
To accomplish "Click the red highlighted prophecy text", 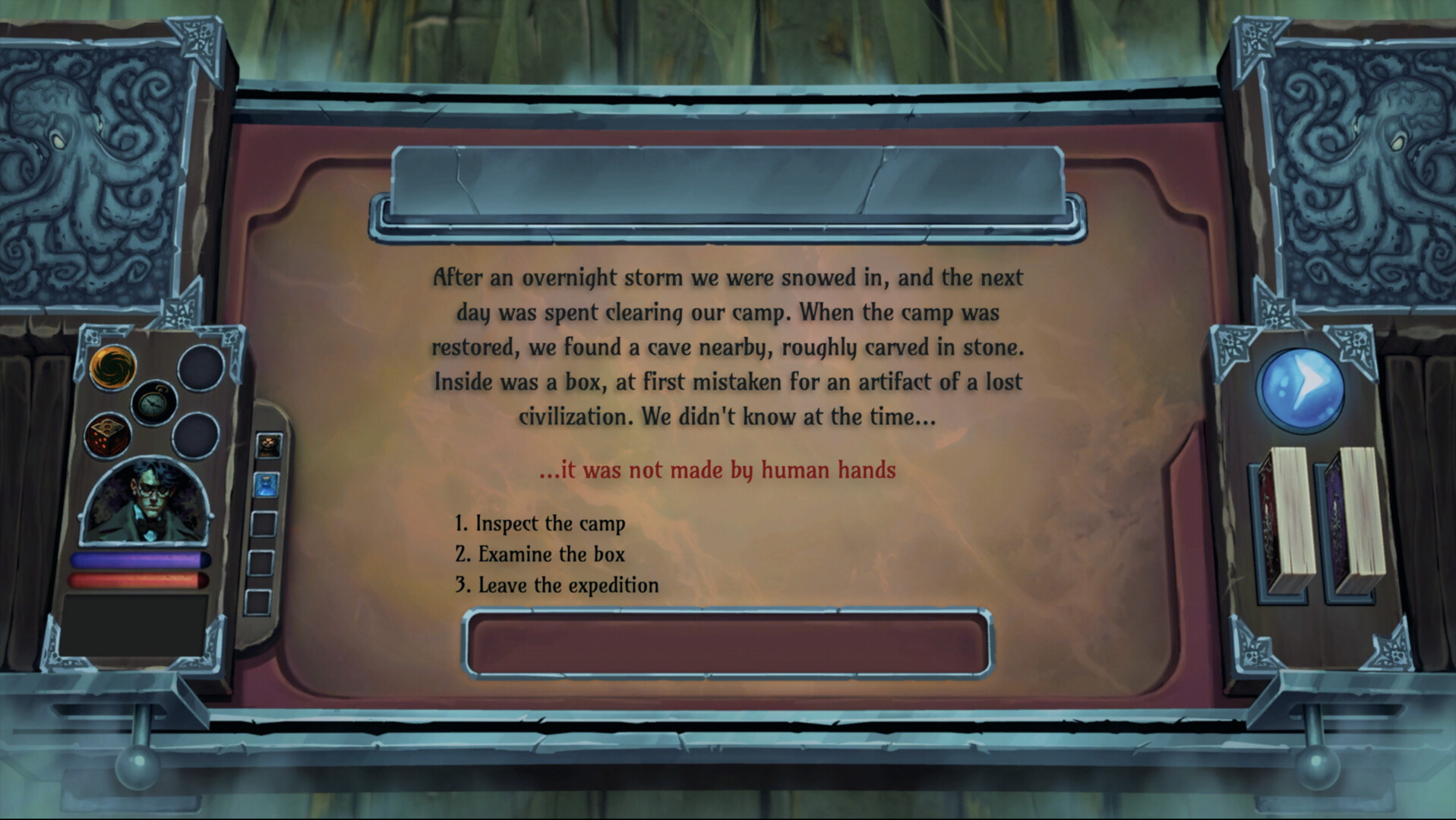I will pyautogui.click(x=717, y=470).
